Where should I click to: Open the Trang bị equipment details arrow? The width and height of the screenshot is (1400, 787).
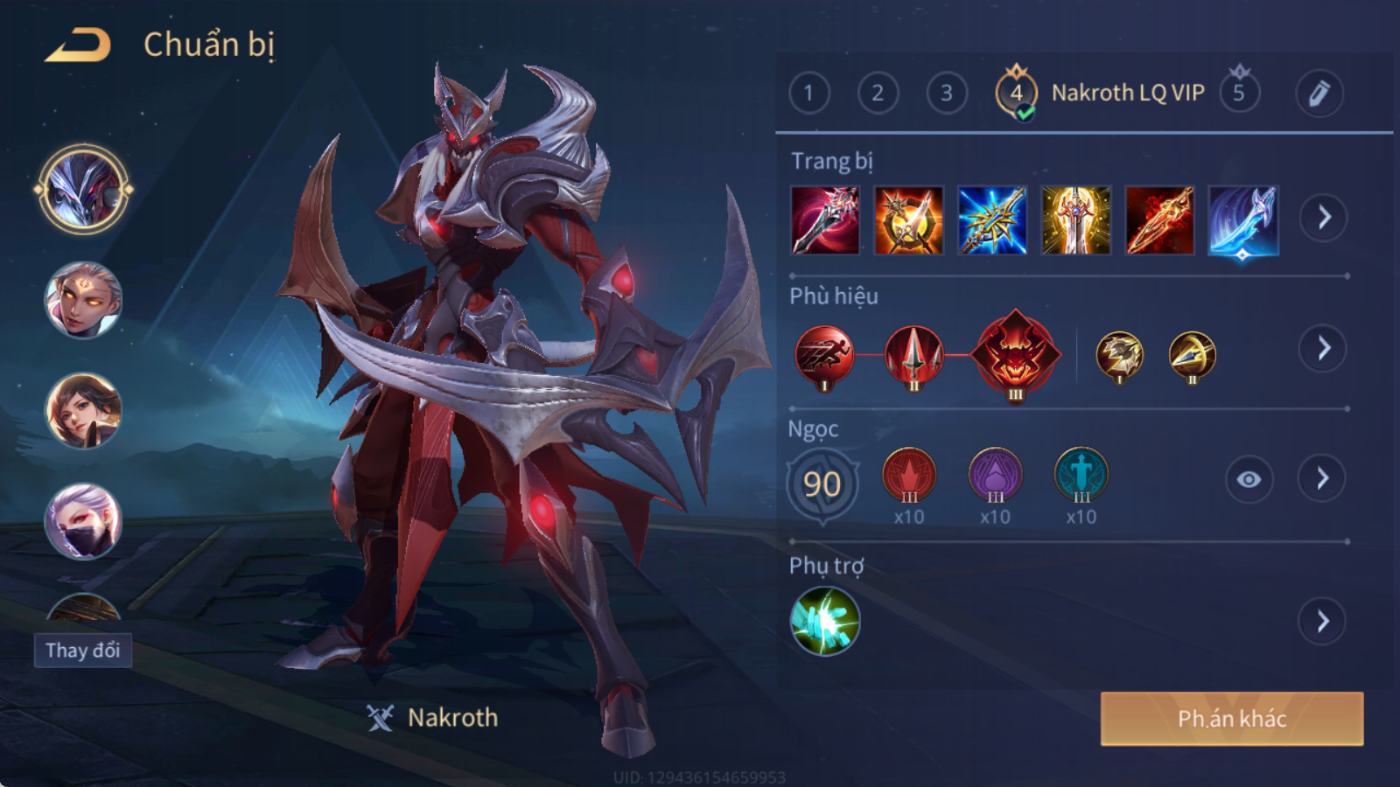pos(1323,217)
